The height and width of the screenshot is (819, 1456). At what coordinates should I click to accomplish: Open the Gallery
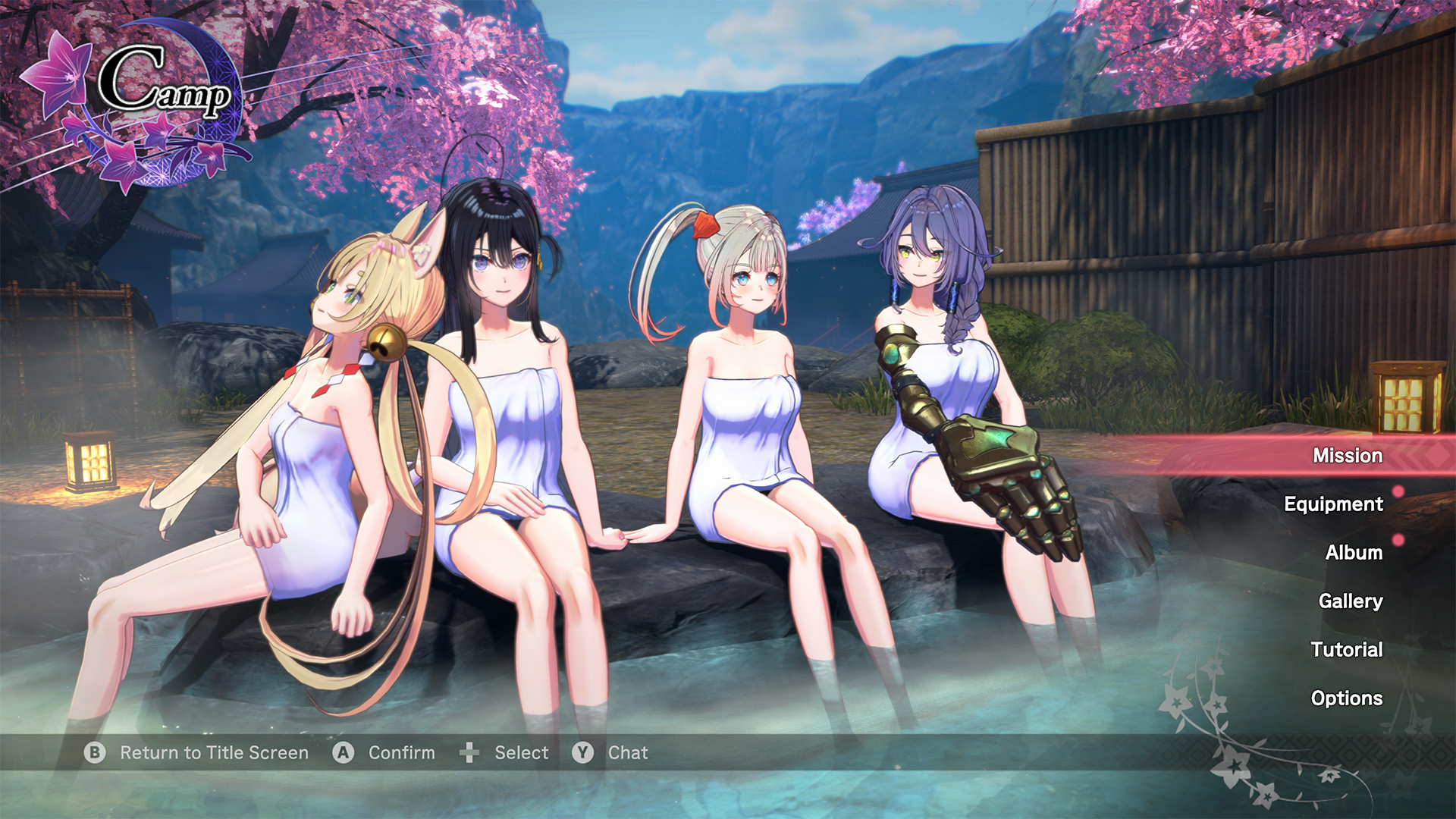pos(1349,601)
